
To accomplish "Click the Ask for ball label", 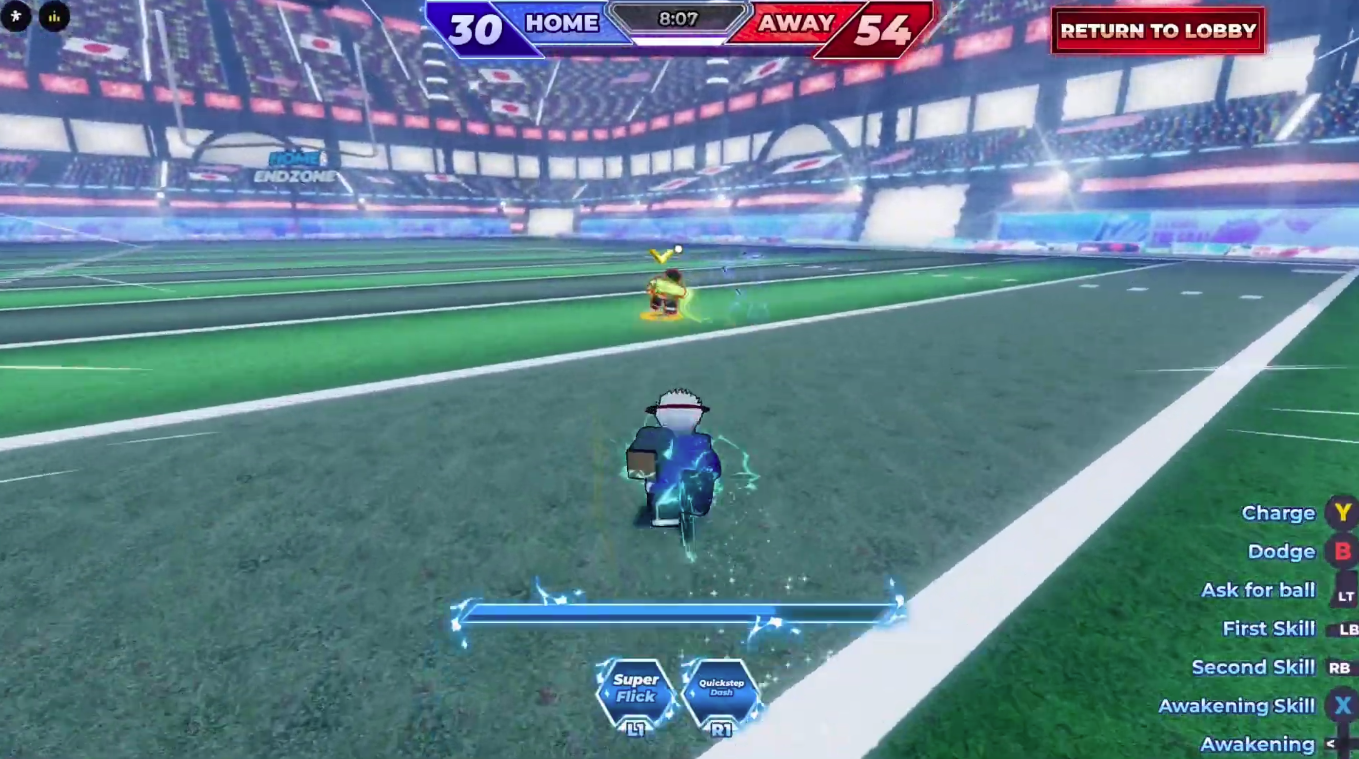I will click(1257, 590).
